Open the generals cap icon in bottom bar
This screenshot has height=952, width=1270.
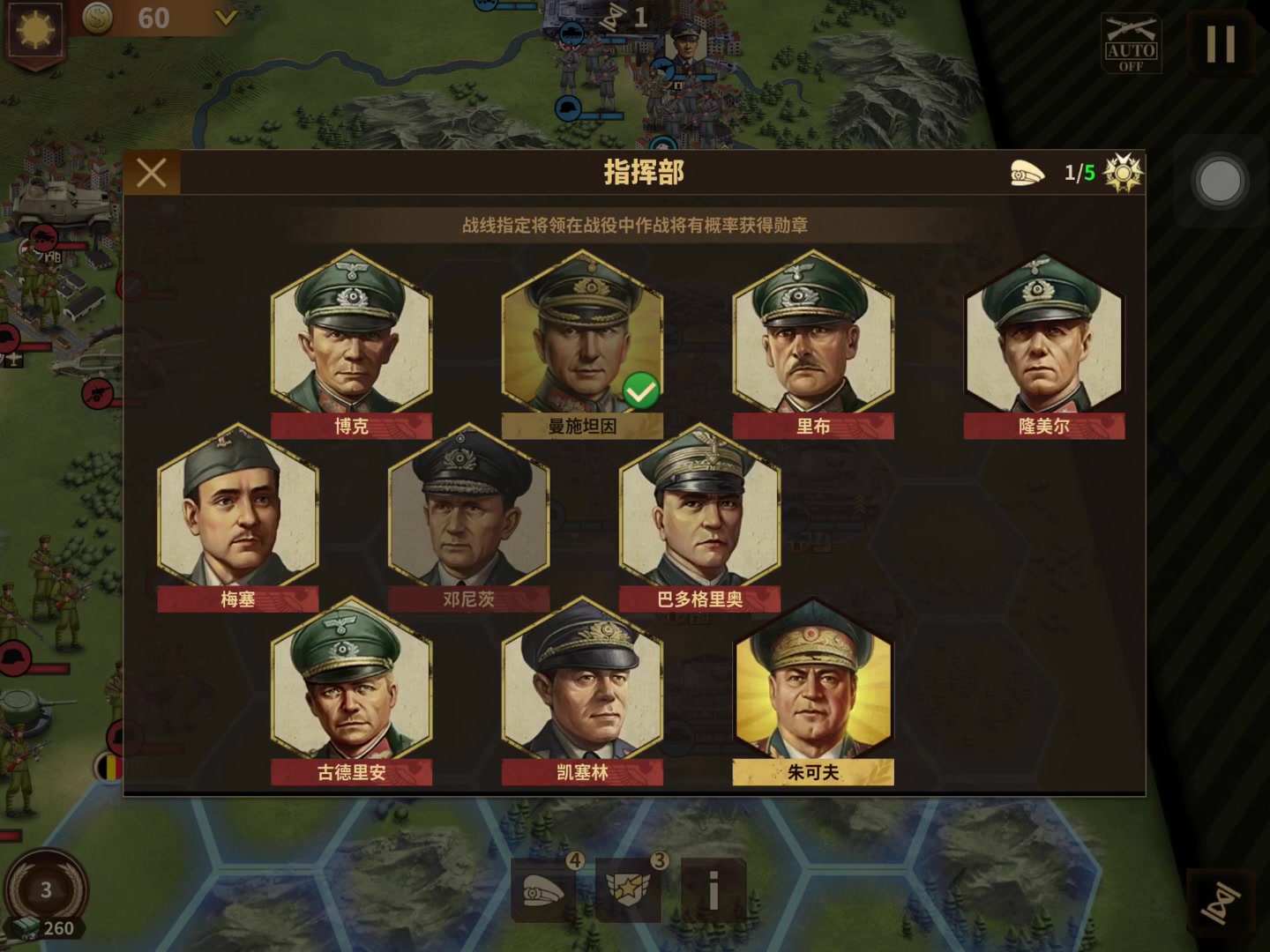pos(543,892)
